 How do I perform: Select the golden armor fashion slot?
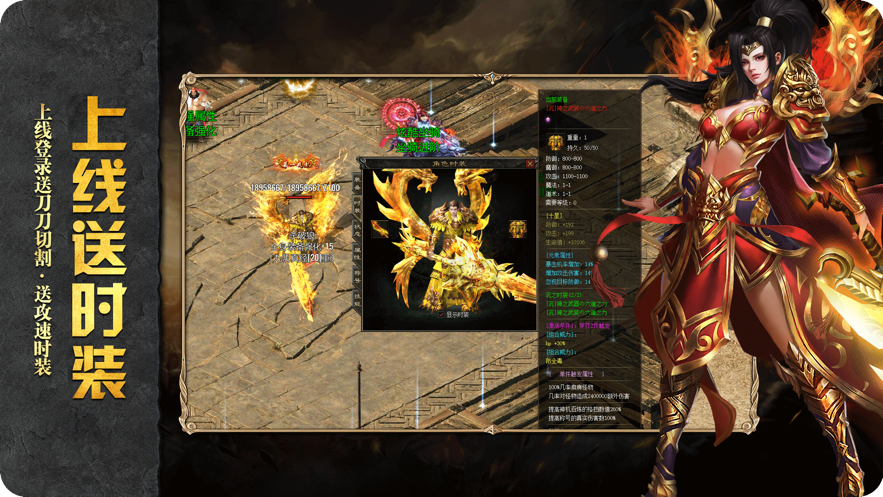(517, 229)
